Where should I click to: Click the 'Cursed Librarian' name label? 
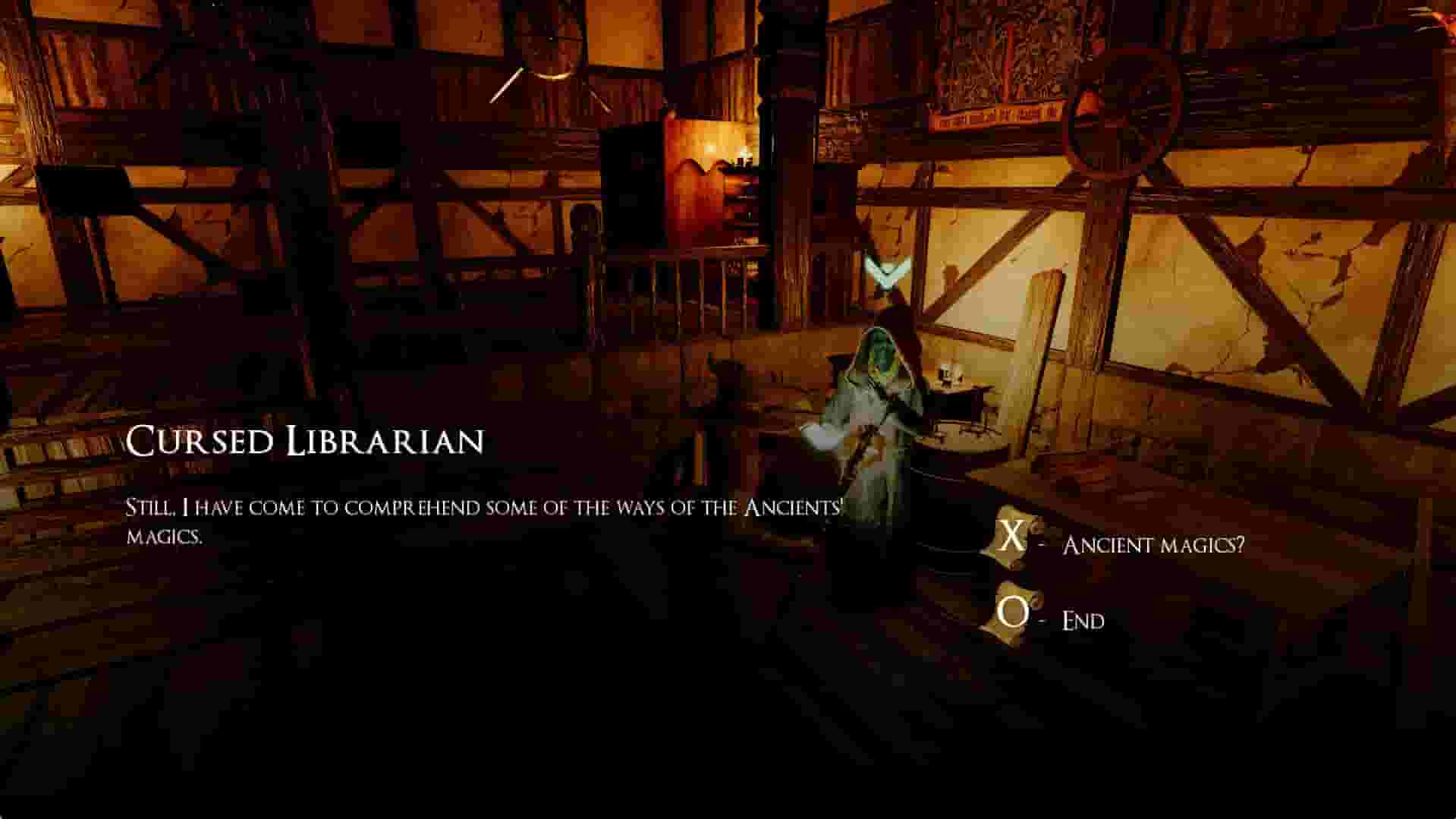click(307, 440)
